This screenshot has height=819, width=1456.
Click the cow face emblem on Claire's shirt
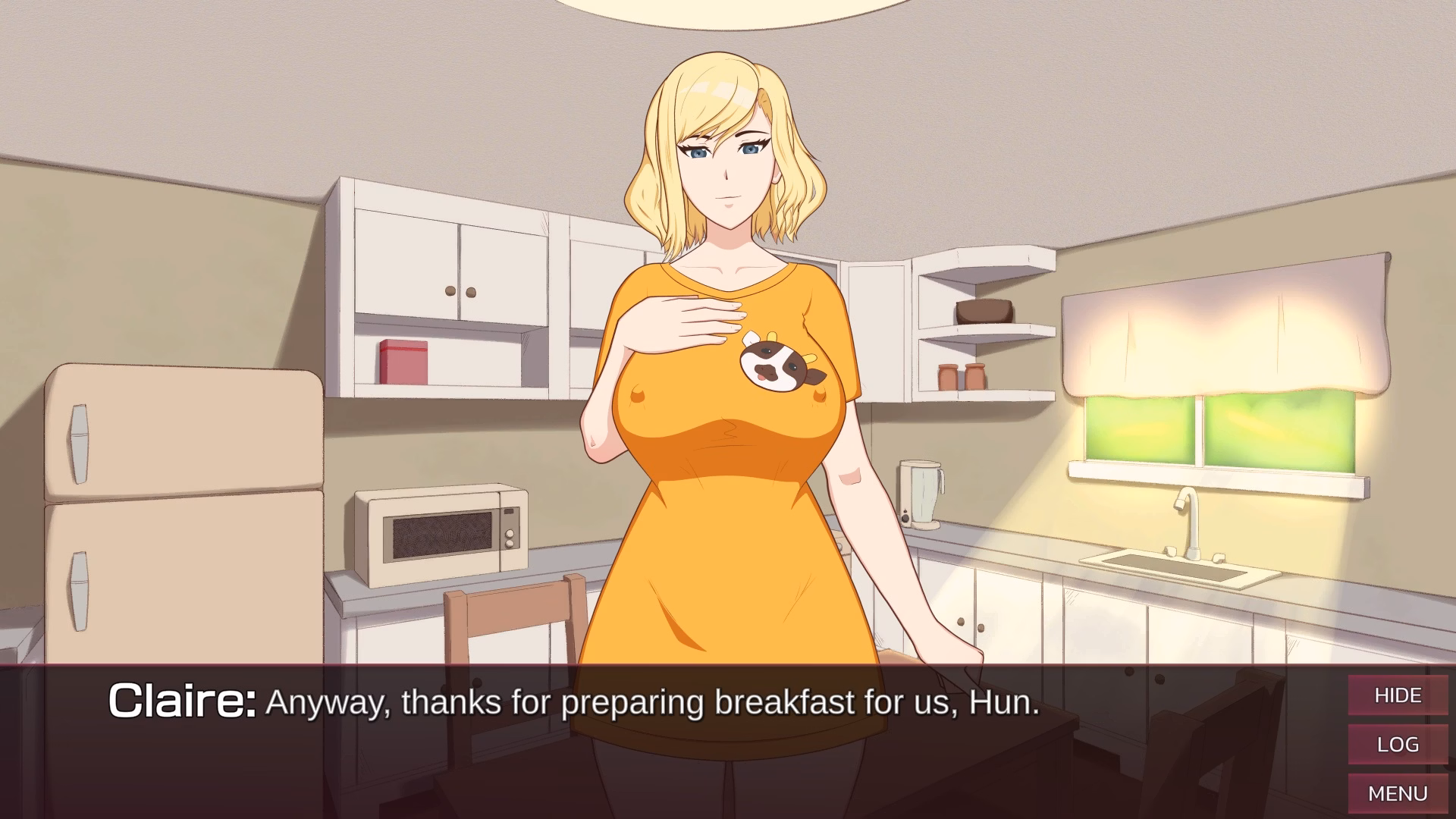[x=773, y=364]
